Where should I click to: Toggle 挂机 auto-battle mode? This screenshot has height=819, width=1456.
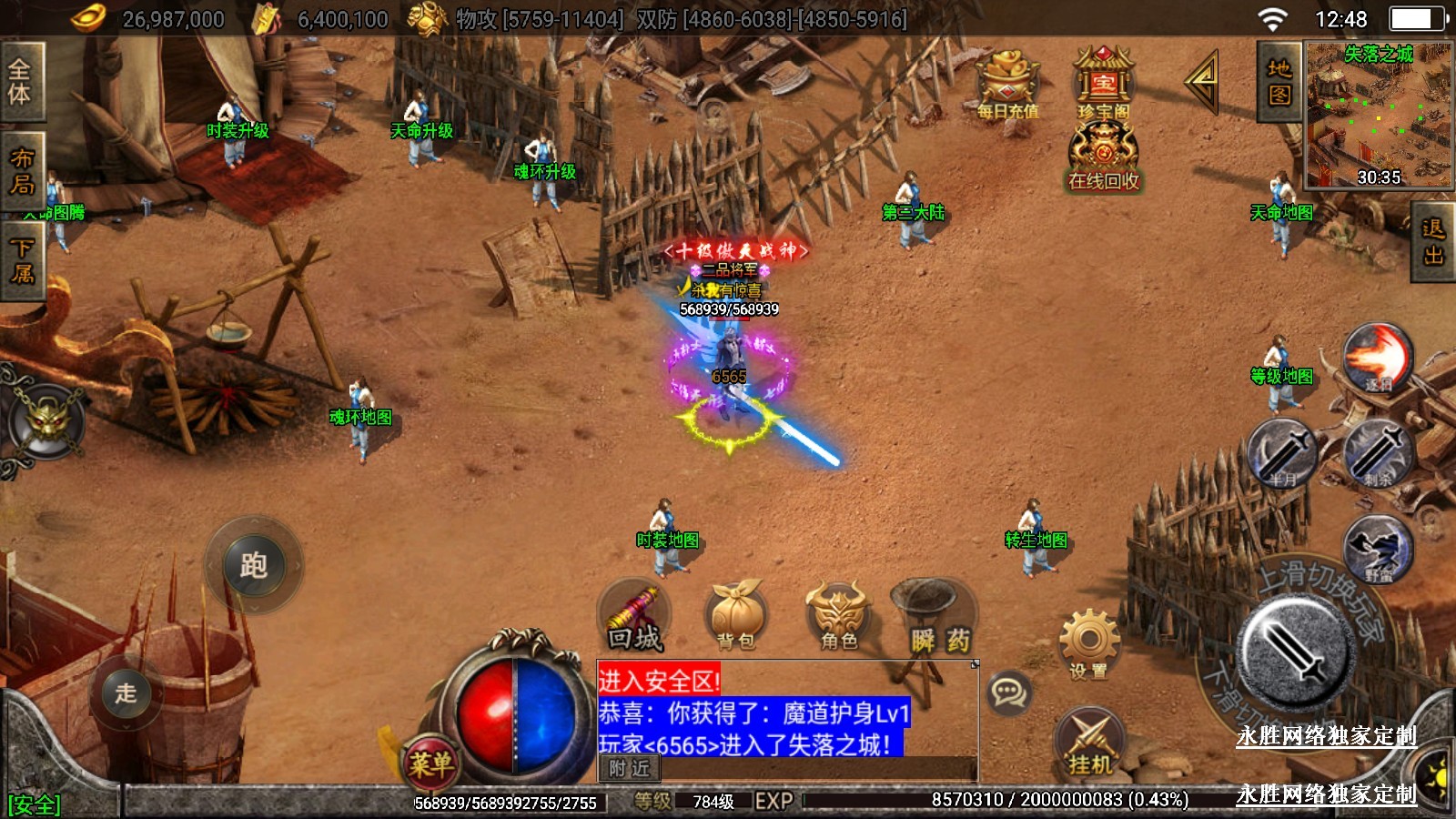pos(1090,743)
